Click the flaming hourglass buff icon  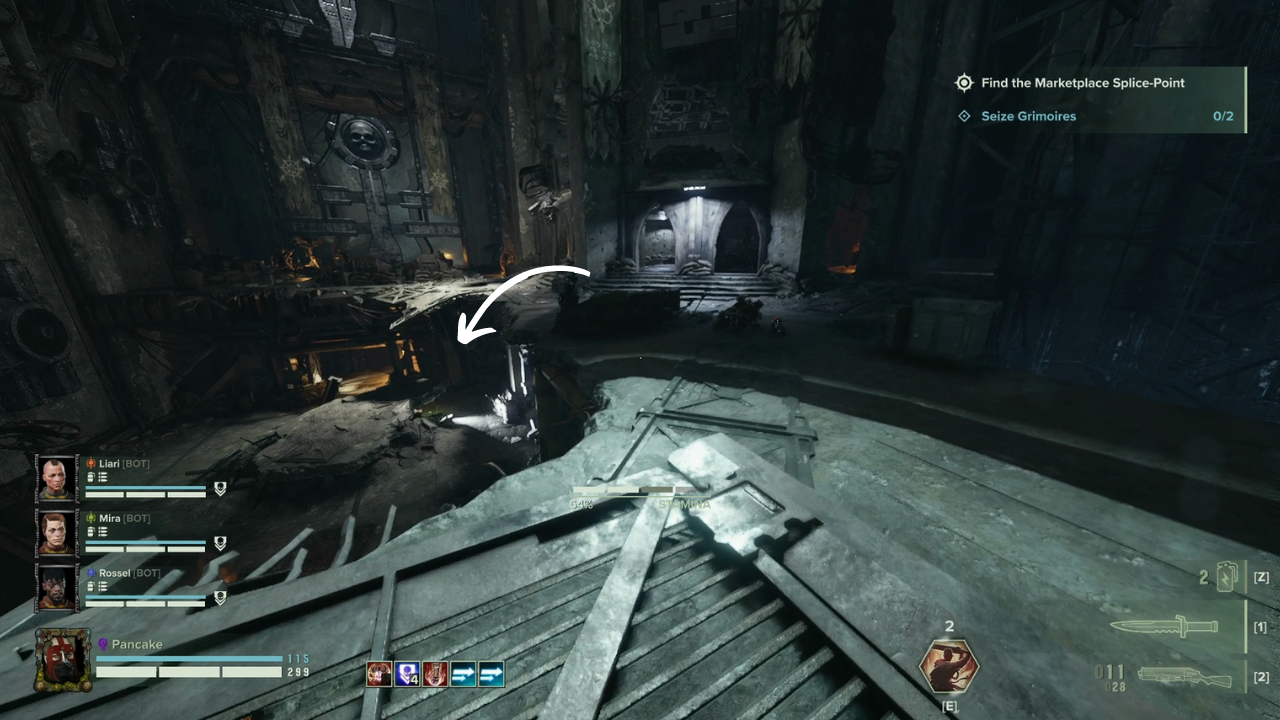coord(434,674)
